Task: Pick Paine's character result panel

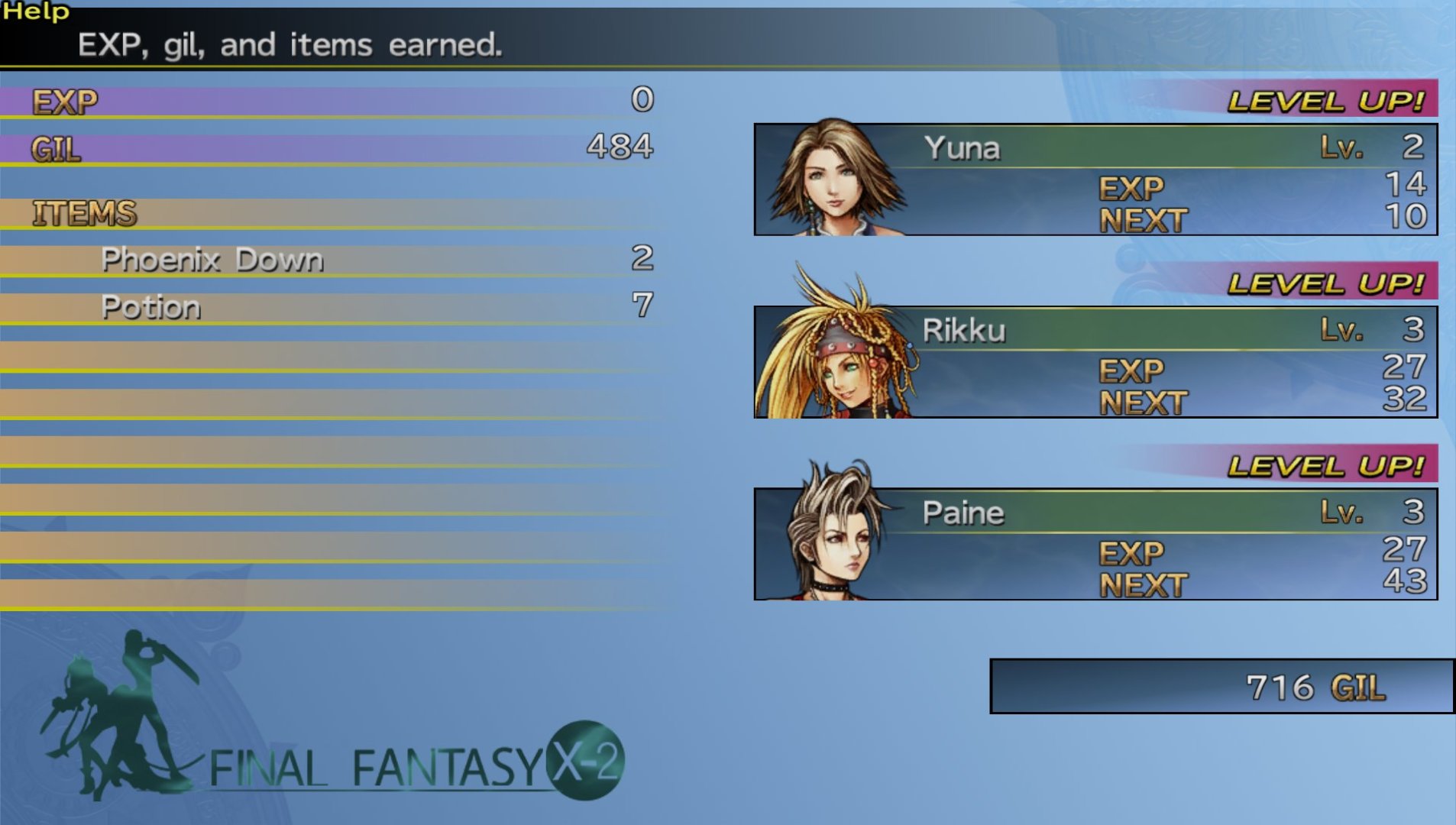Action: click(x=1095, y=545)
